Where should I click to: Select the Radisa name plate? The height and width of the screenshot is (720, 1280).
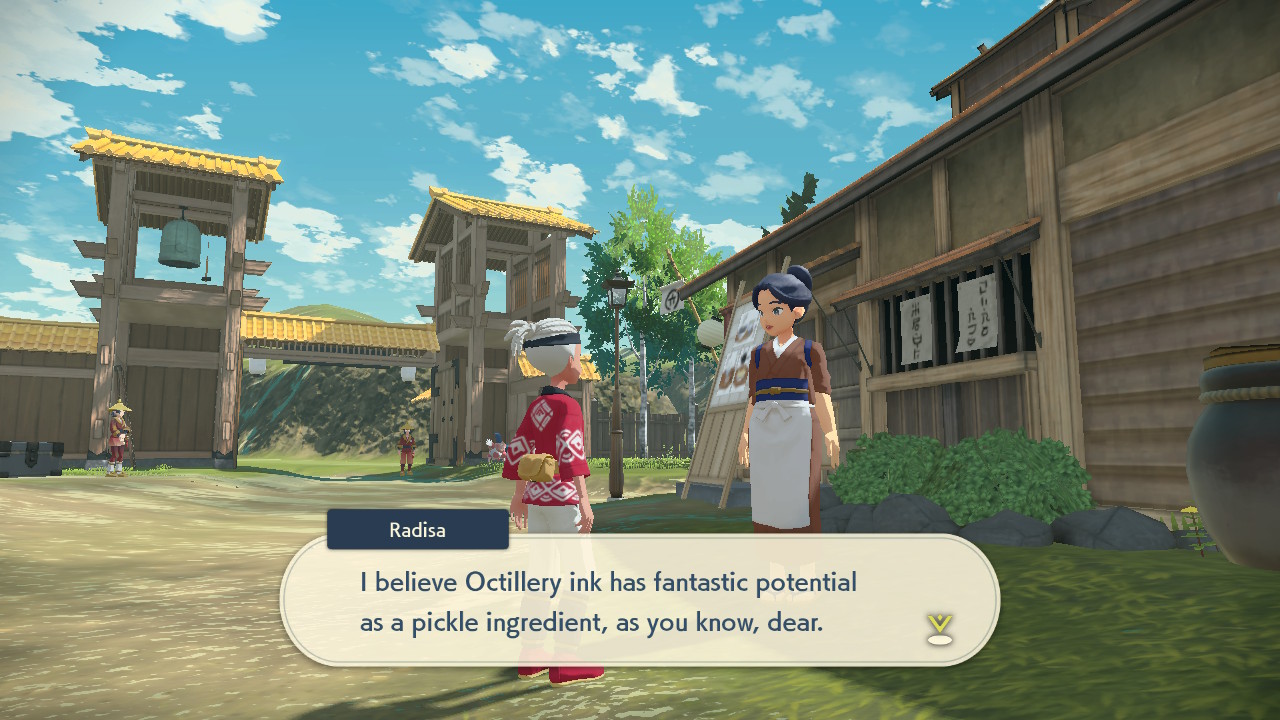pos(417,530)
